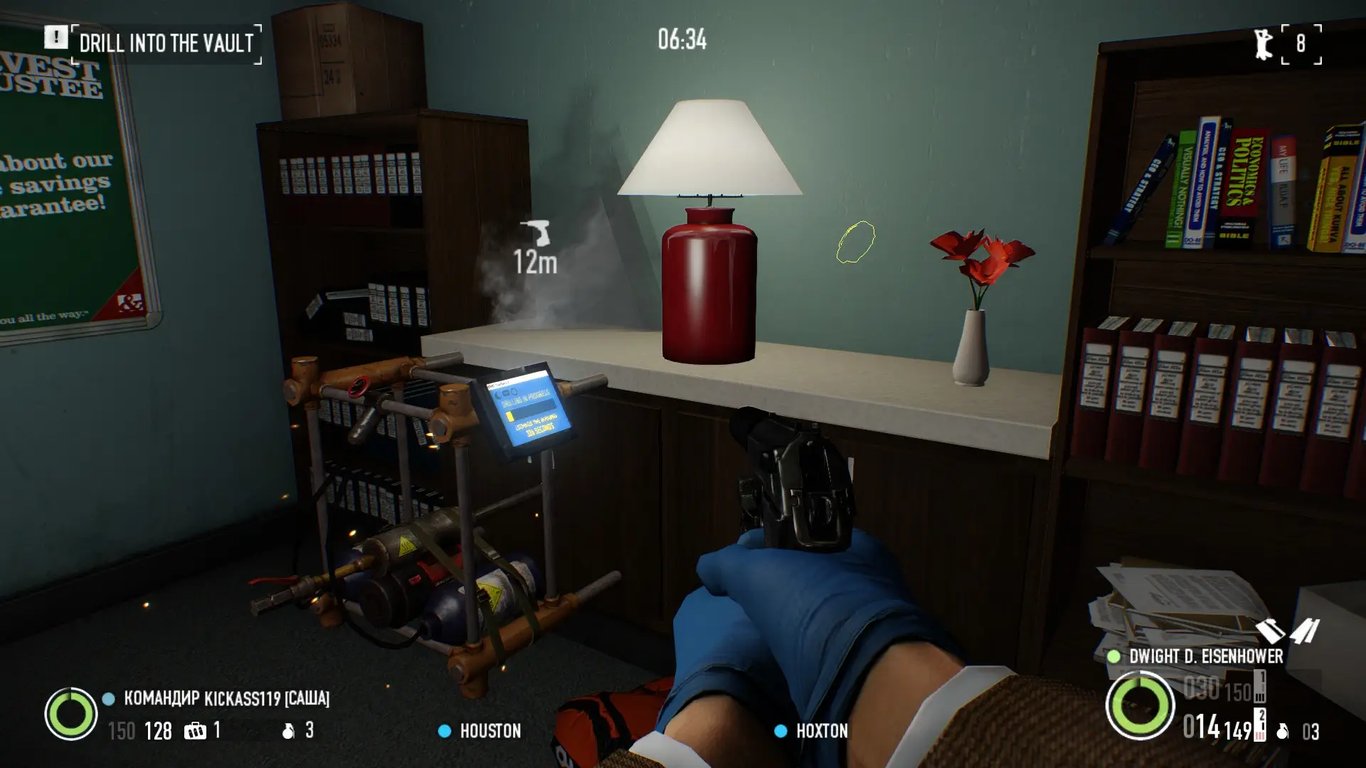Click the hostage counter icon
The width and height of the screenshot is (1366, 768).
click(x=1264, y=43)
